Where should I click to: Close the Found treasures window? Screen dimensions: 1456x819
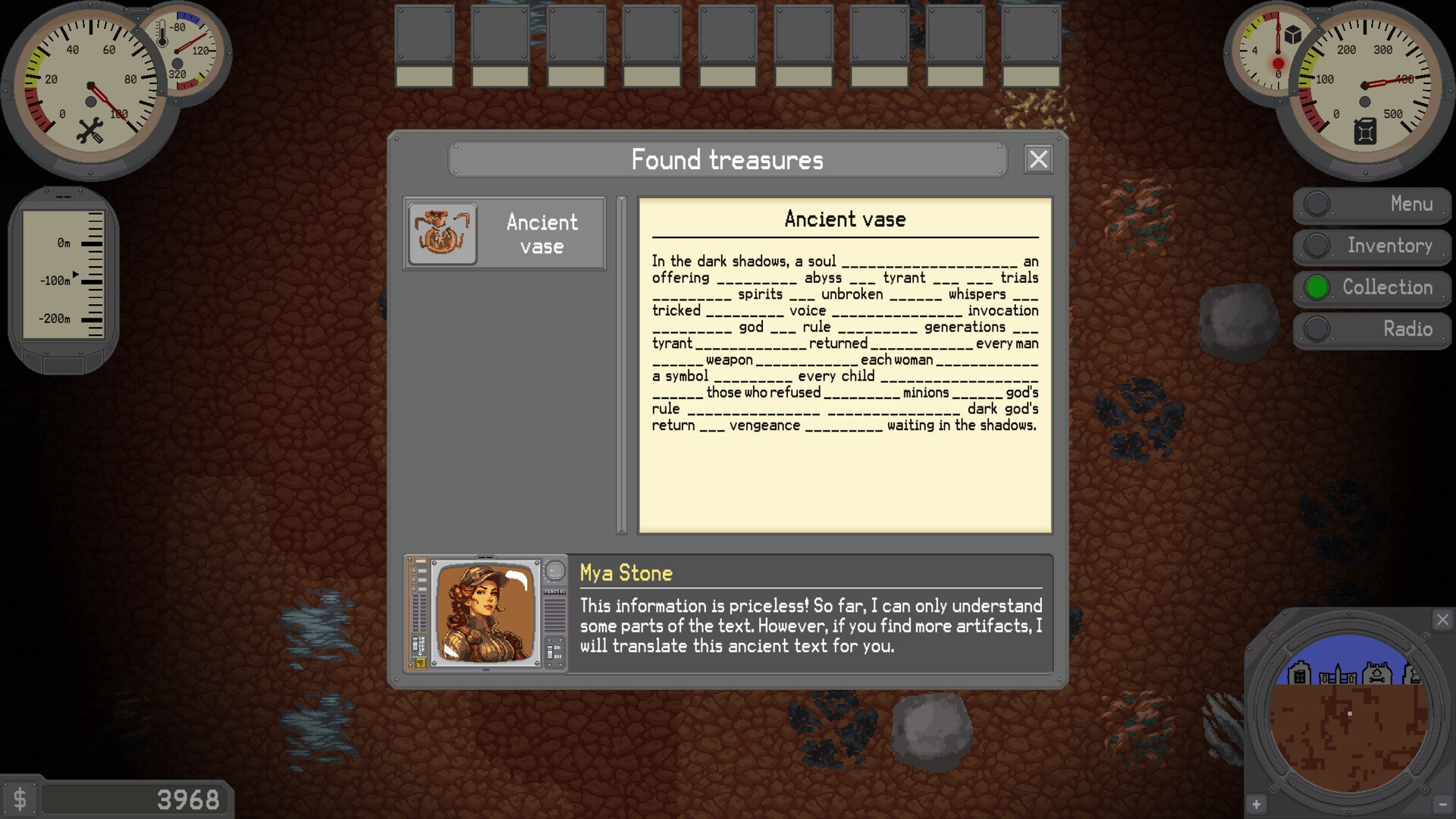point(1037,159)
